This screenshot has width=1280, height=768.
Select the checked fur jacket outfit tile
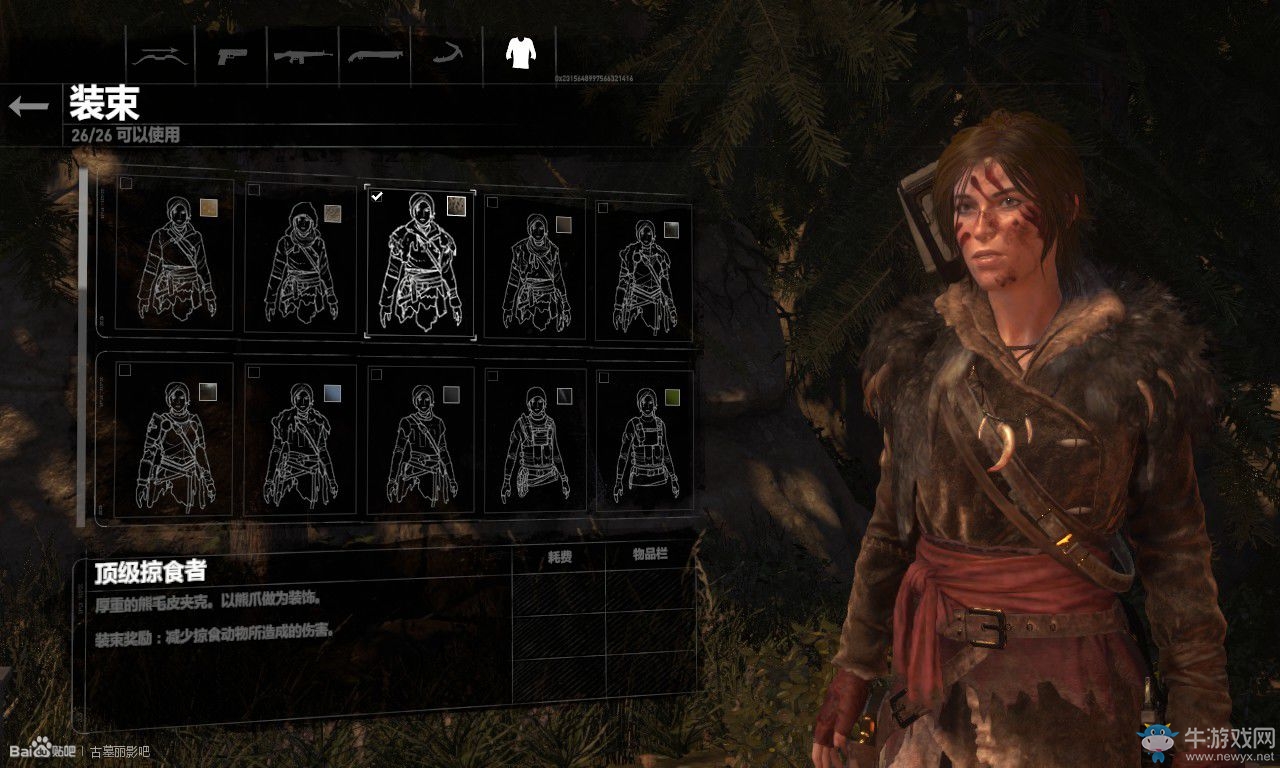pos(419,263)
